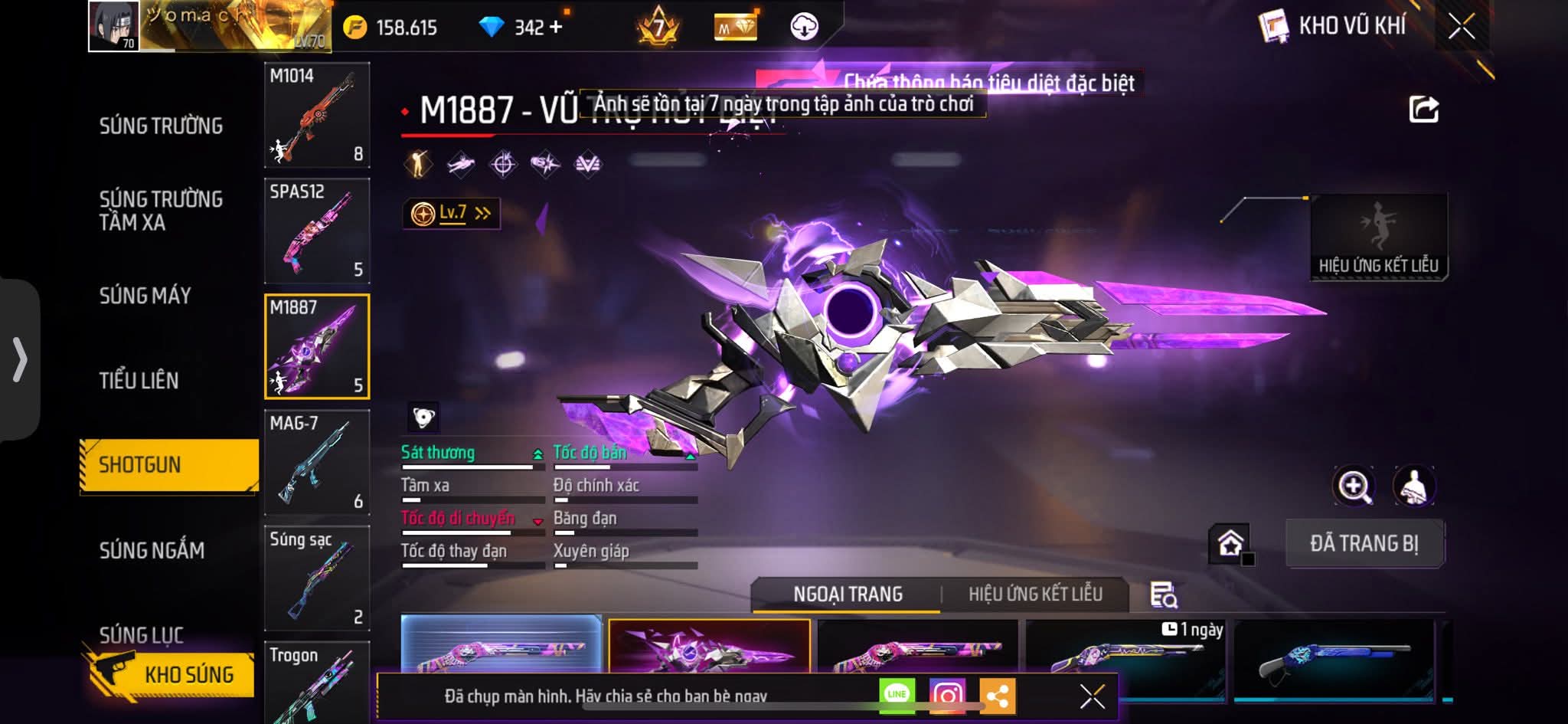This screenshot has width=1568, height=724.
Task: Share the weapon via top-right share icon
Action: tap(1423, 110)
